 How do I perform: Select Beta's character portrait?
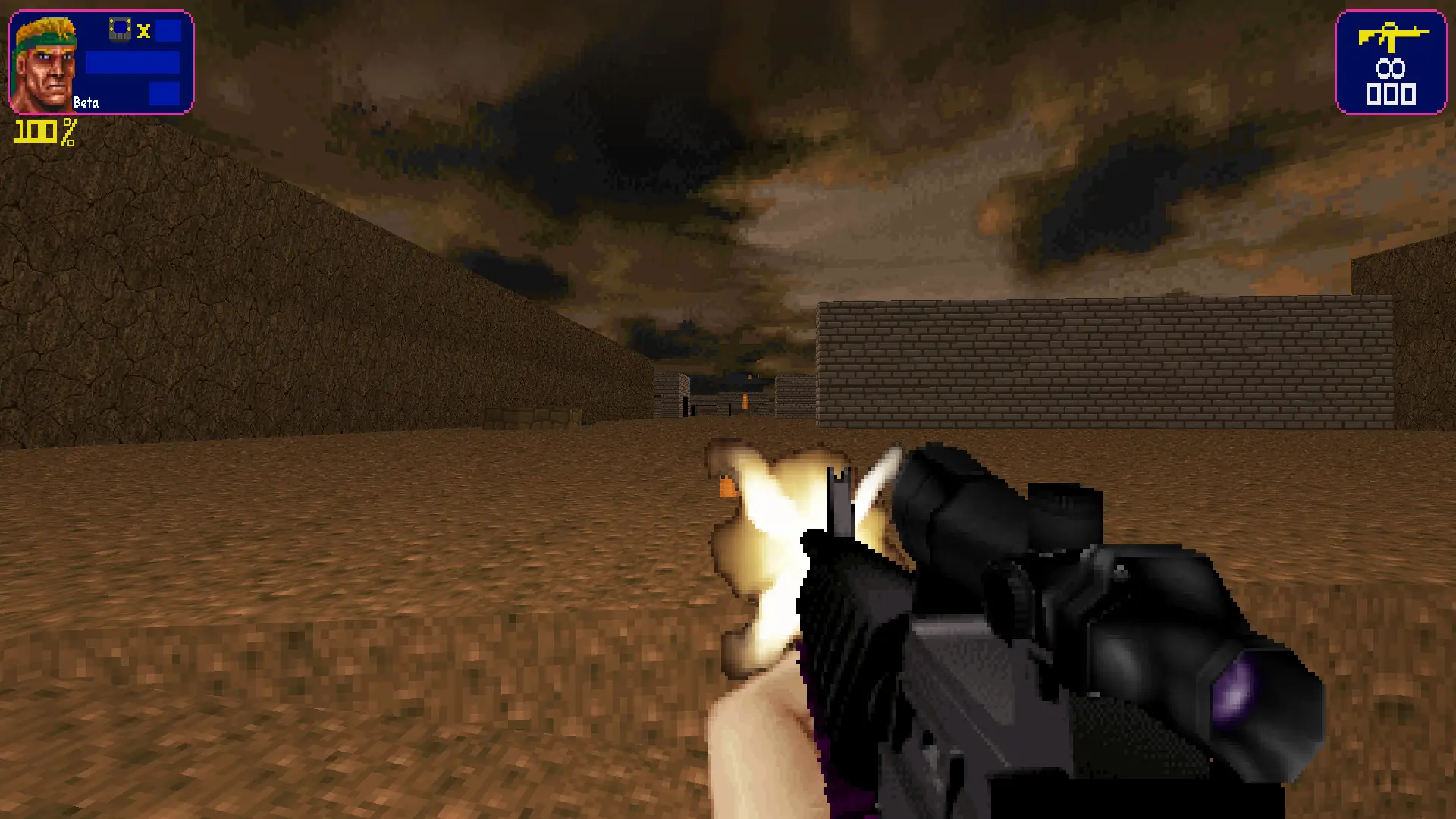(x=44, y=63)
